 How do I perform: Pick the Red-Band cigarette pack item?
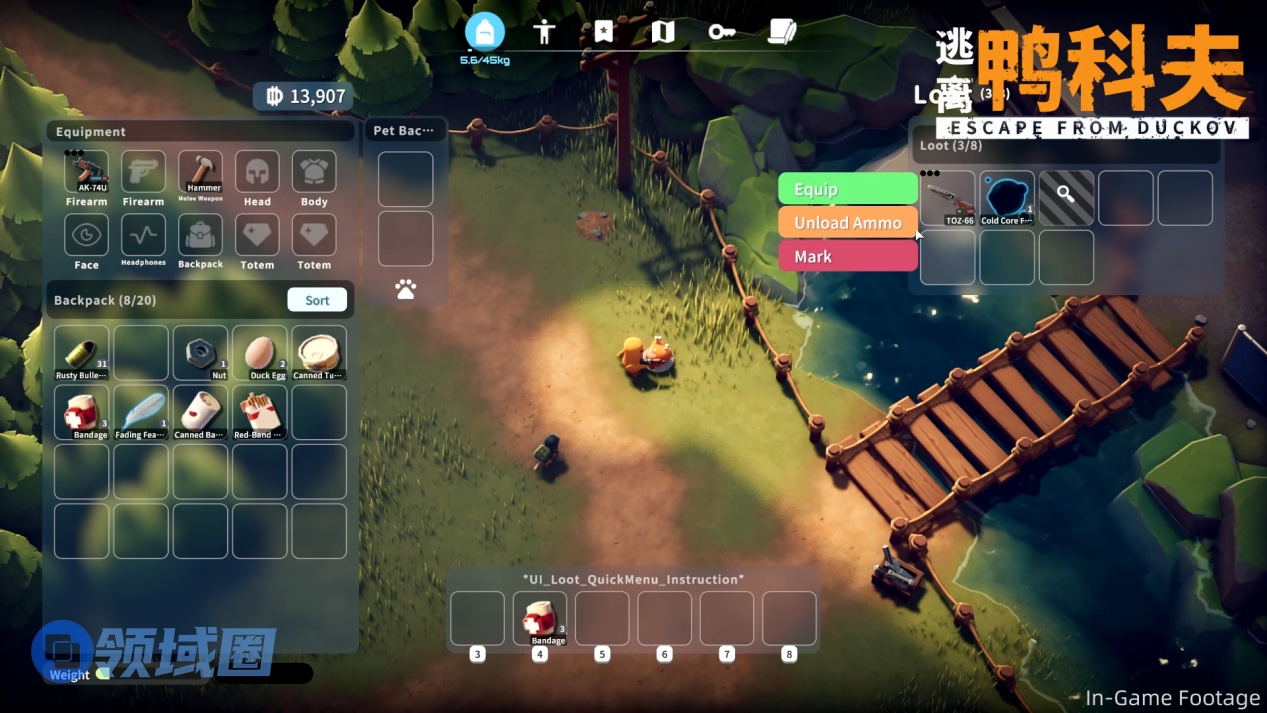click(x=260, y=412)
